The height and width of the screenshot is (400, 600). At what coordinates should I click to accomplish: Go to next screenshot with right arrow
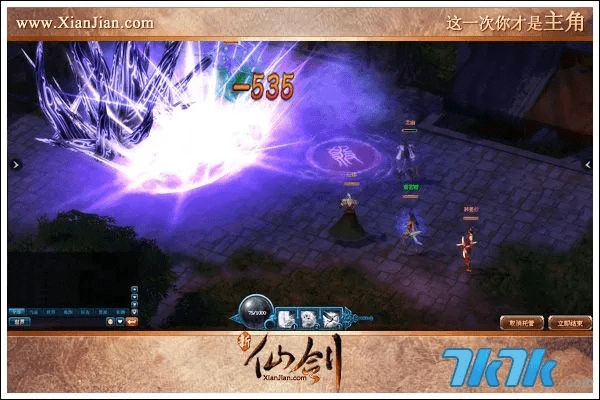click(587, 164)
